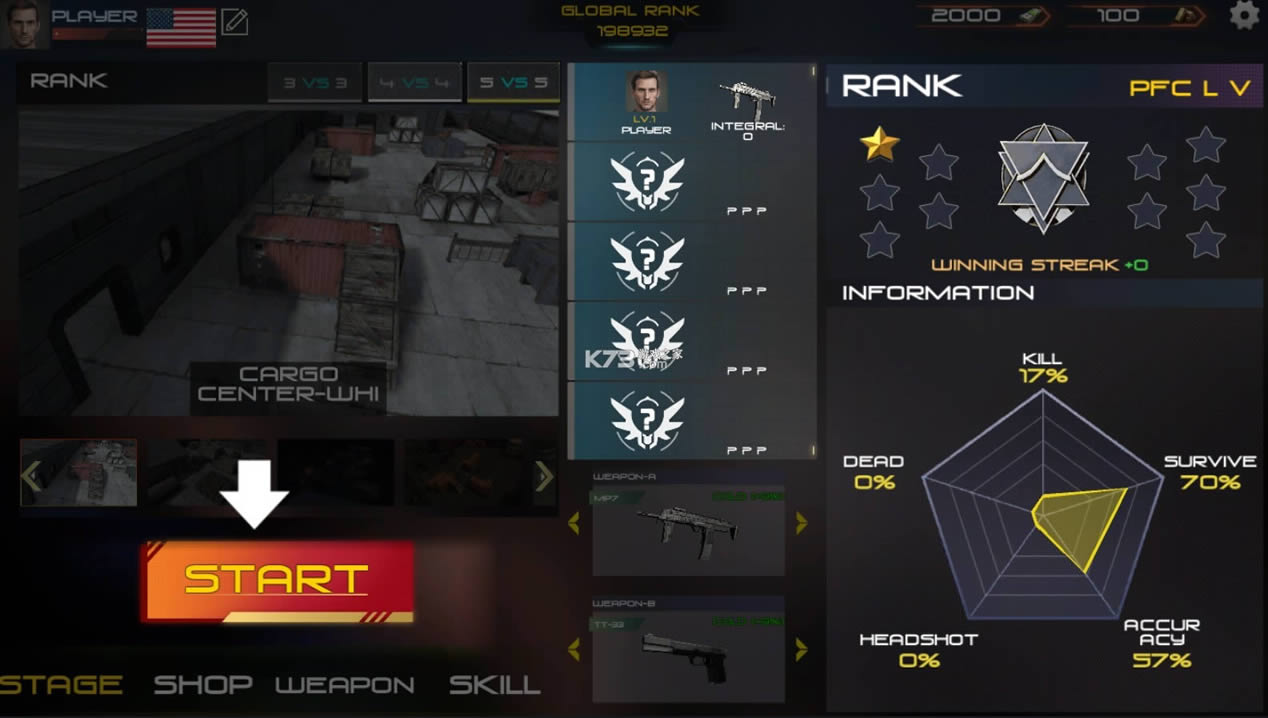1268x718 pixels.
Task: Show the Skill menu
Action: click(494, 685)
